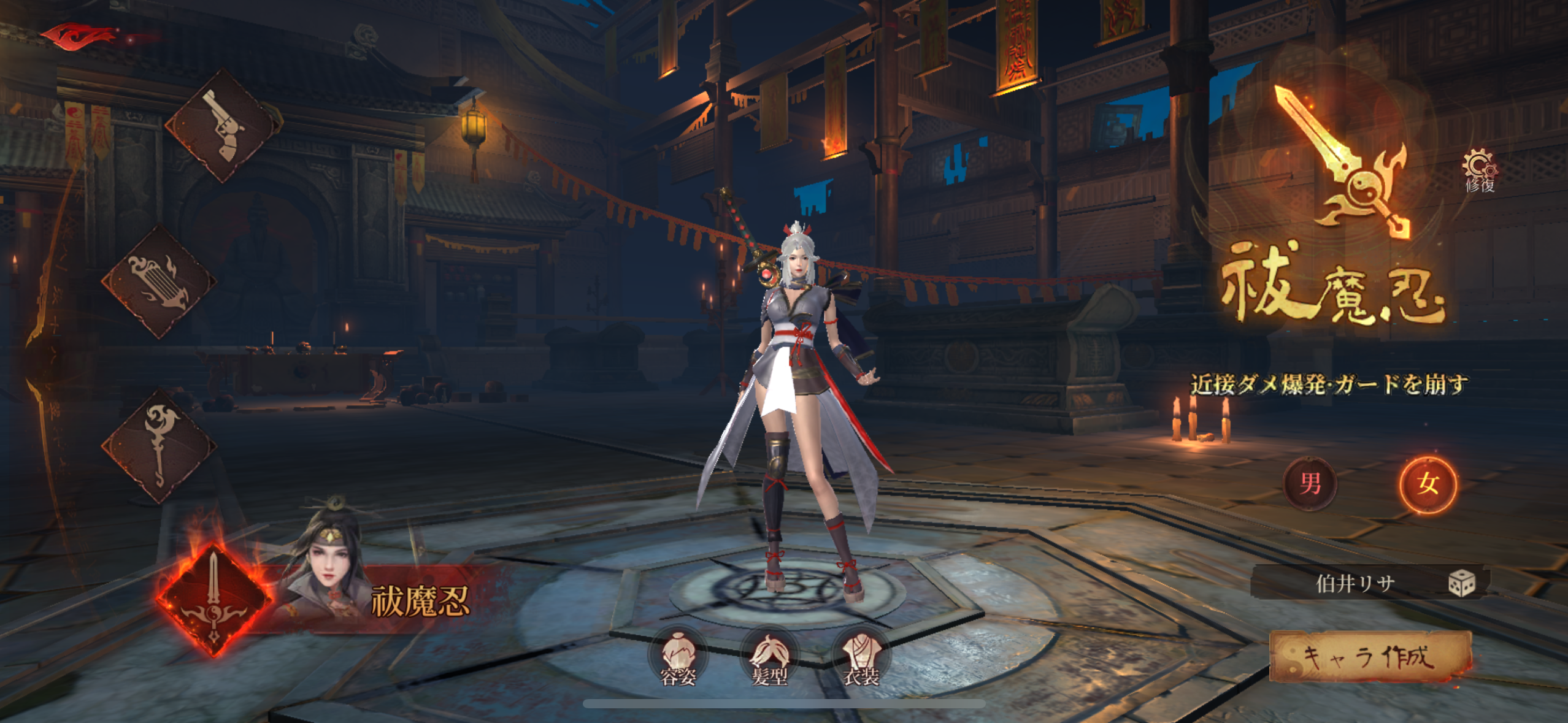Choose the harp instrument class
This screenshot has width=1568, height=723.
pyautogui.click(x=158, y=282)
